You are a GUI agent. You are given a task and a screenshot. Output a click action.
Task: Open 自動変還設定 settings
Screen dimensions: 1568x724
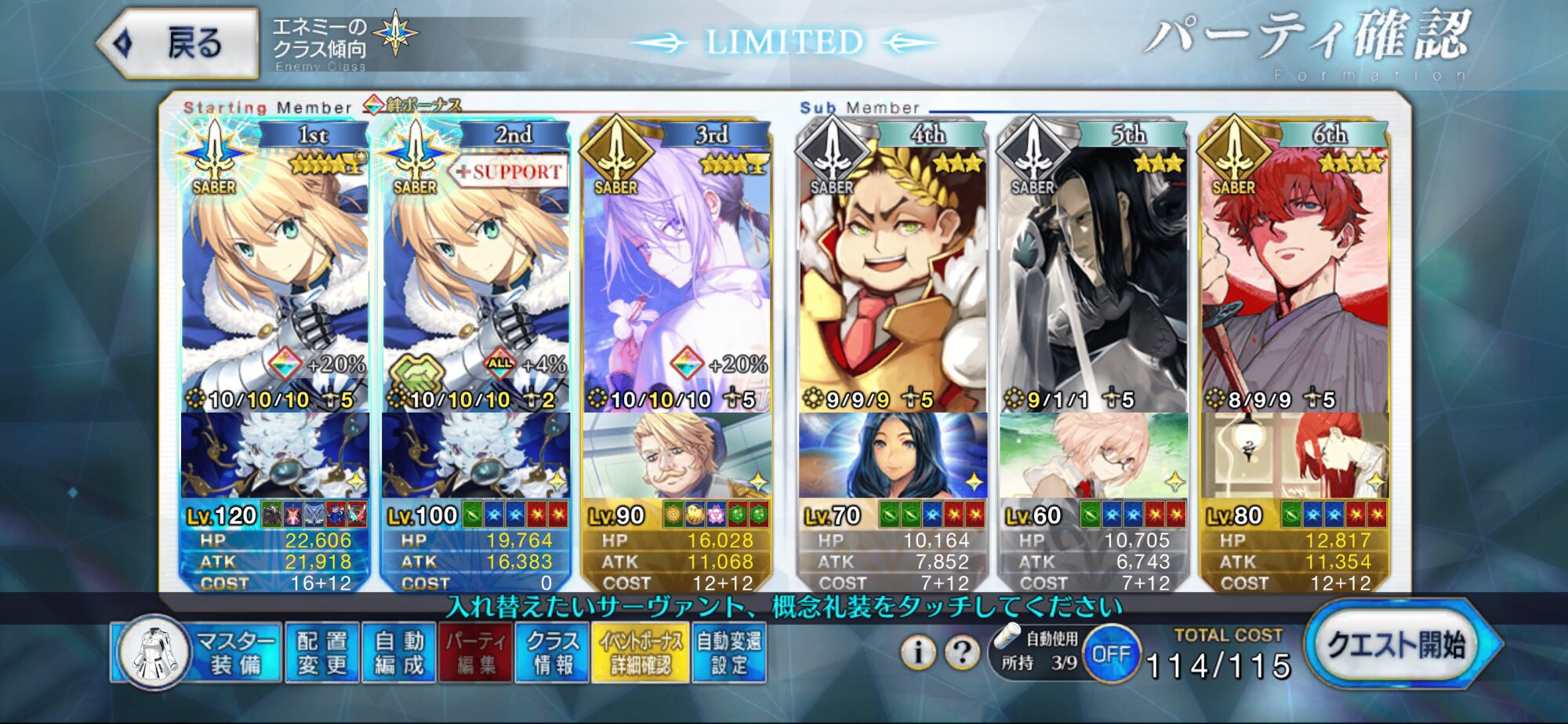729,653
